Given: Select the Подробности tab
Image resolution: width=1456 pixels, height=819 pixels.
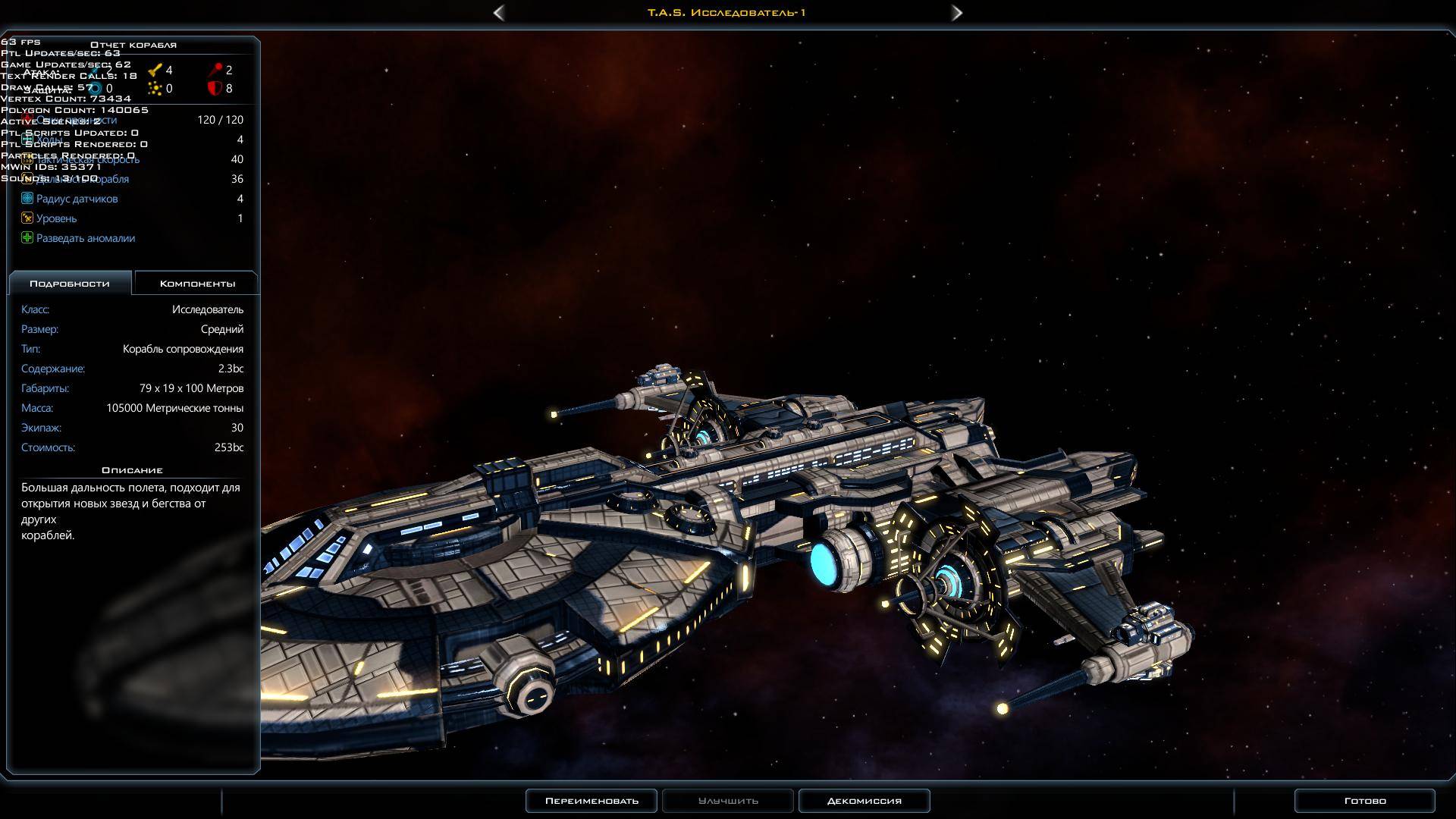Looking at the screenshot, I should (70, 284).
